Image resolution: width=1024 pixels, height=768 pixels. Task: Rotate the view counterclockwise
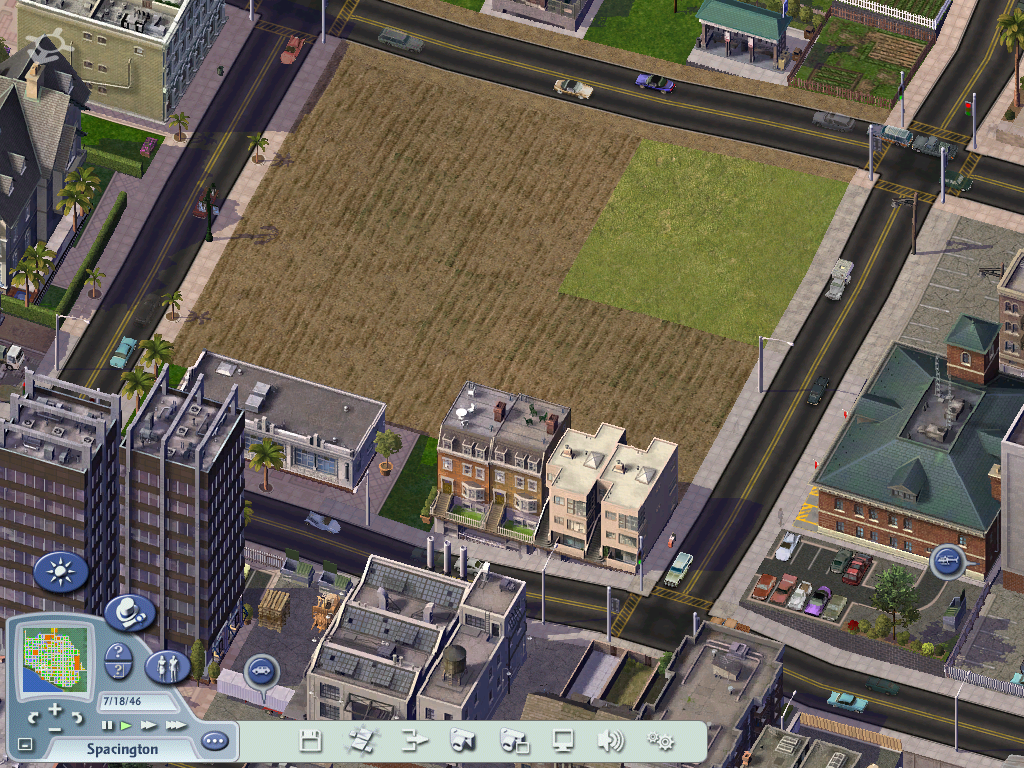34,717
